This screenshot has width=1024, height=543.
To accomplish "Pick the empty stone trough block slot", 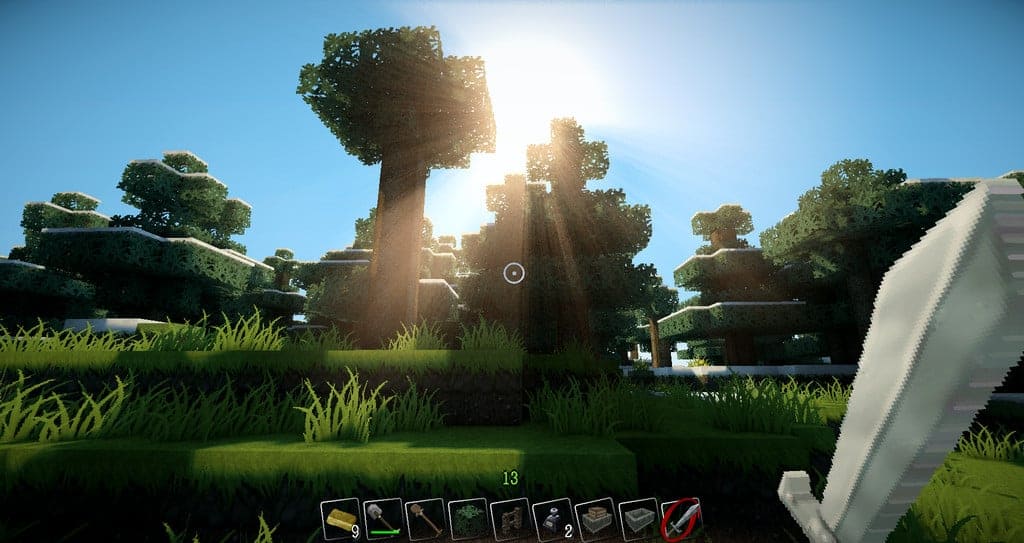I will (x=638, y=519).
